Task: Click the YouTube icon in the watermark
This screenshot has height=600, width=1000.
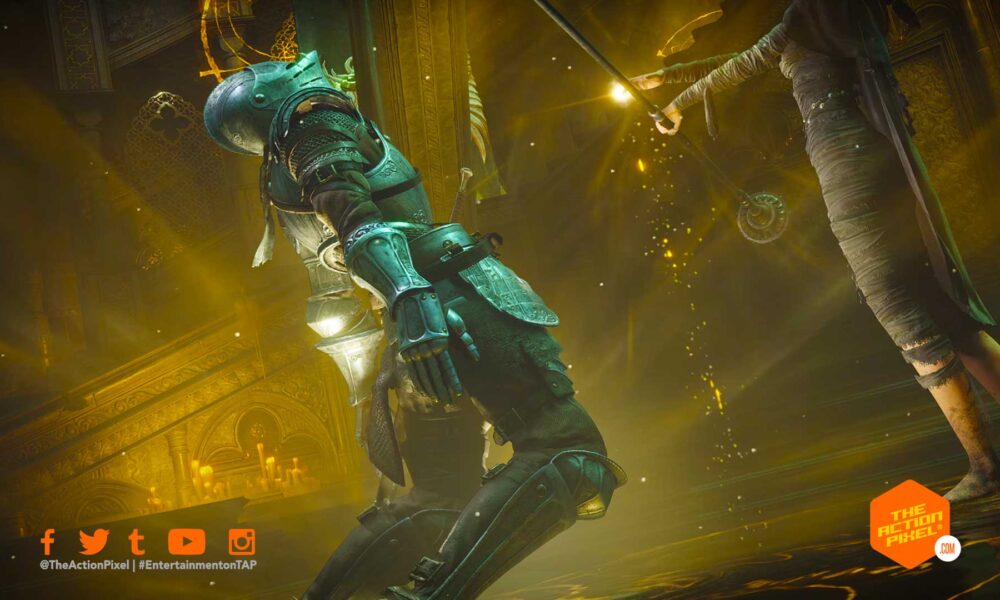Action: [x=186, y=542]
